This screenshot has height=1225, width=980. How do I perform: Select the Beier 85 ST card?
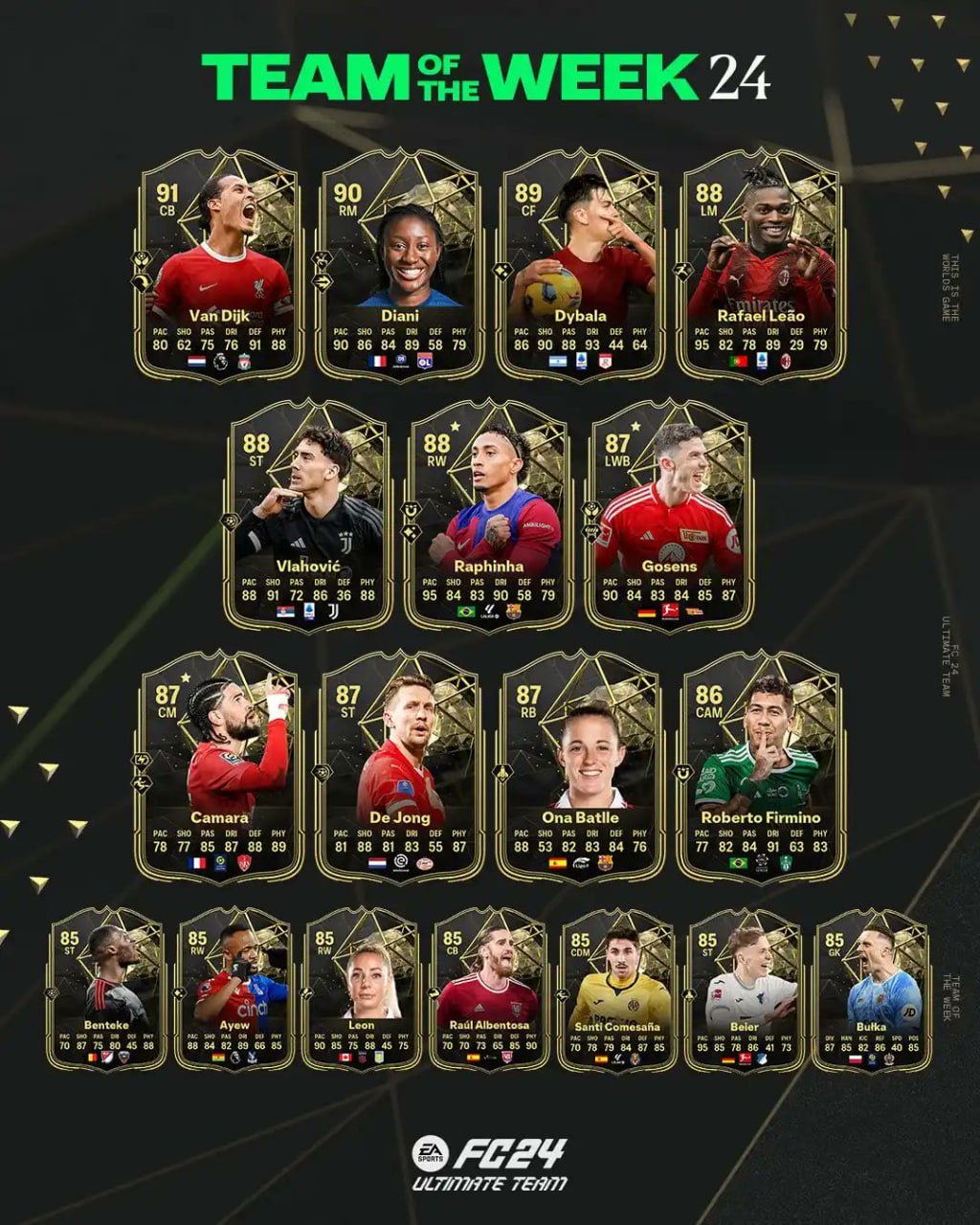pyautogui.click(x=745, y=989)
